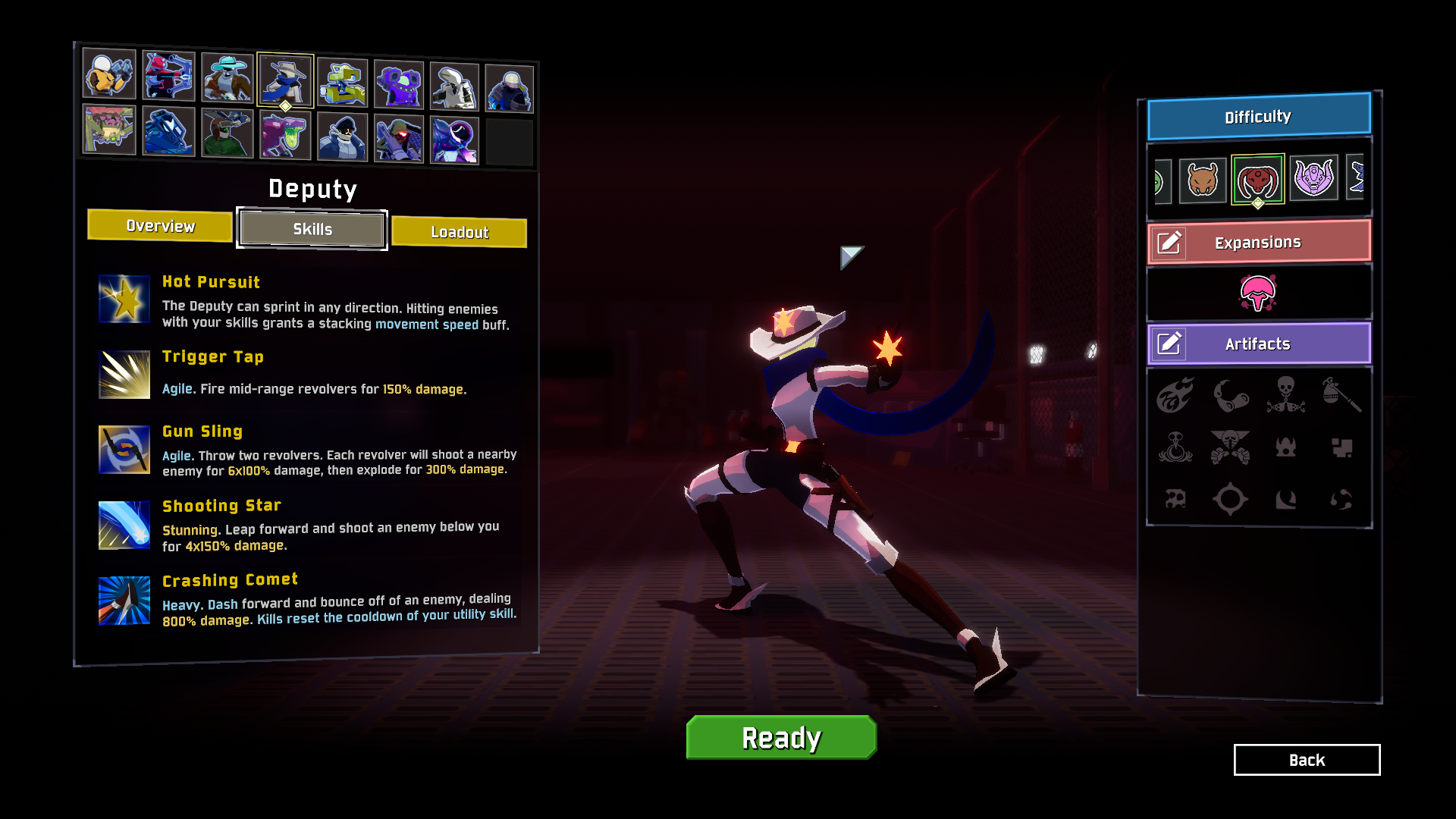Viewport: 1456px width, 819px height.
Task: Pick the Railgunner with the red visor
Action: coord(398,140)
